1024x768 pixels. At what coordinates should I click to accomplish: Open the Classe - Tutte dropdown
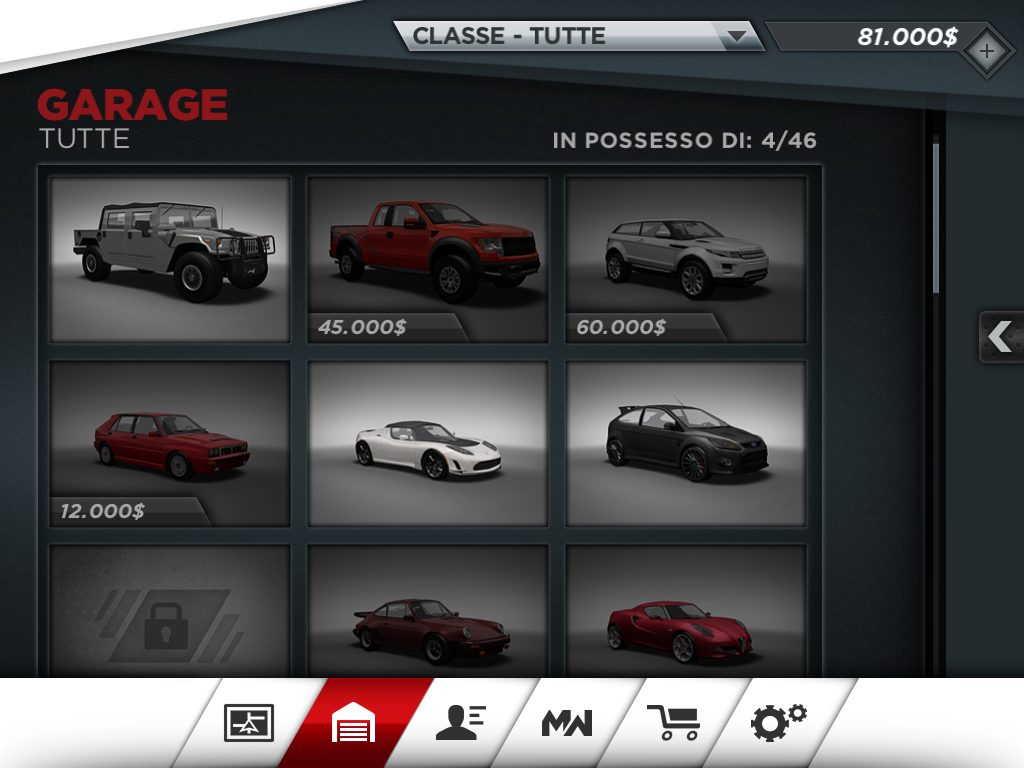tap(578, 37)
